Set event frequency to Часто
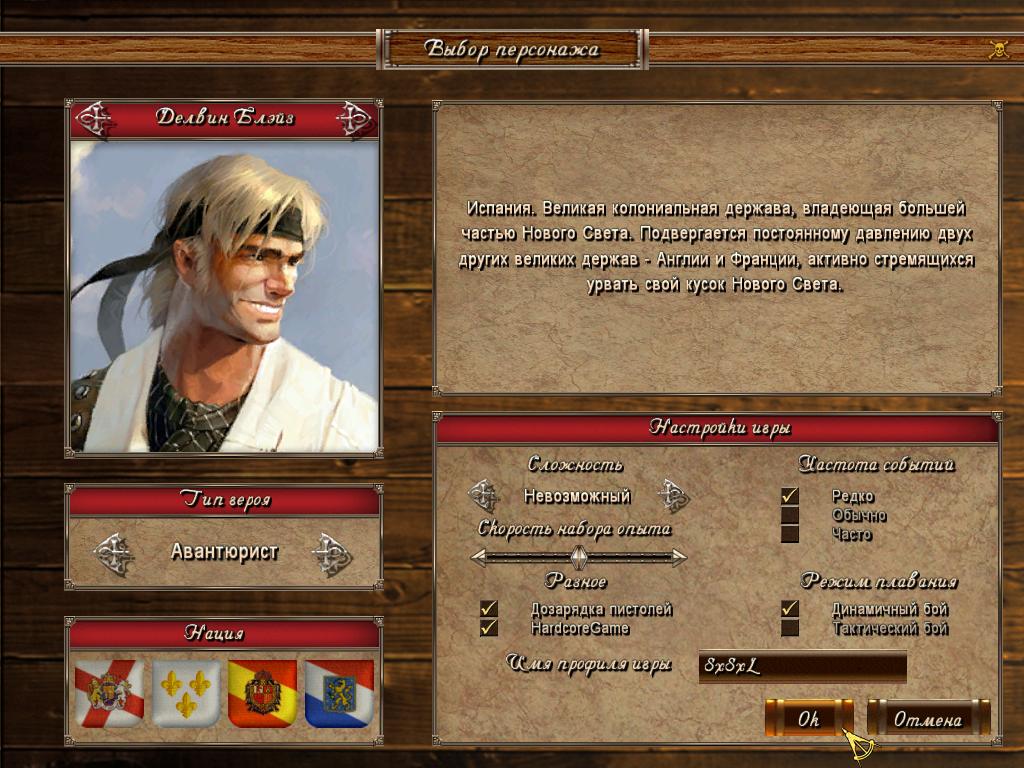The height and width of the screenshot is (768, 1024). 790,534
